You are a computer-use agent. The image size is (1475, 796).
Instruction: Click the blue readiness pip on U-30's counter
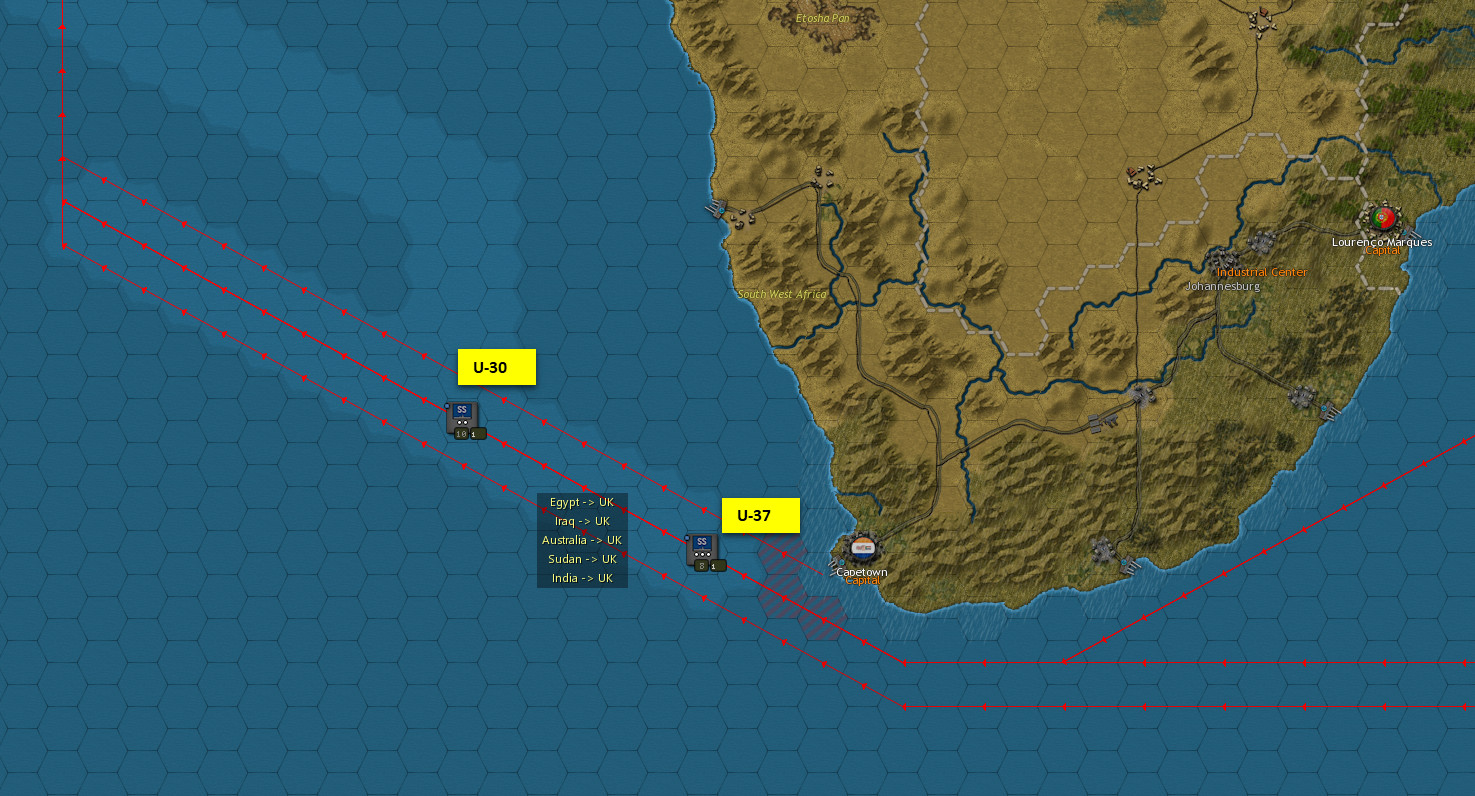(x=447, y=406)
